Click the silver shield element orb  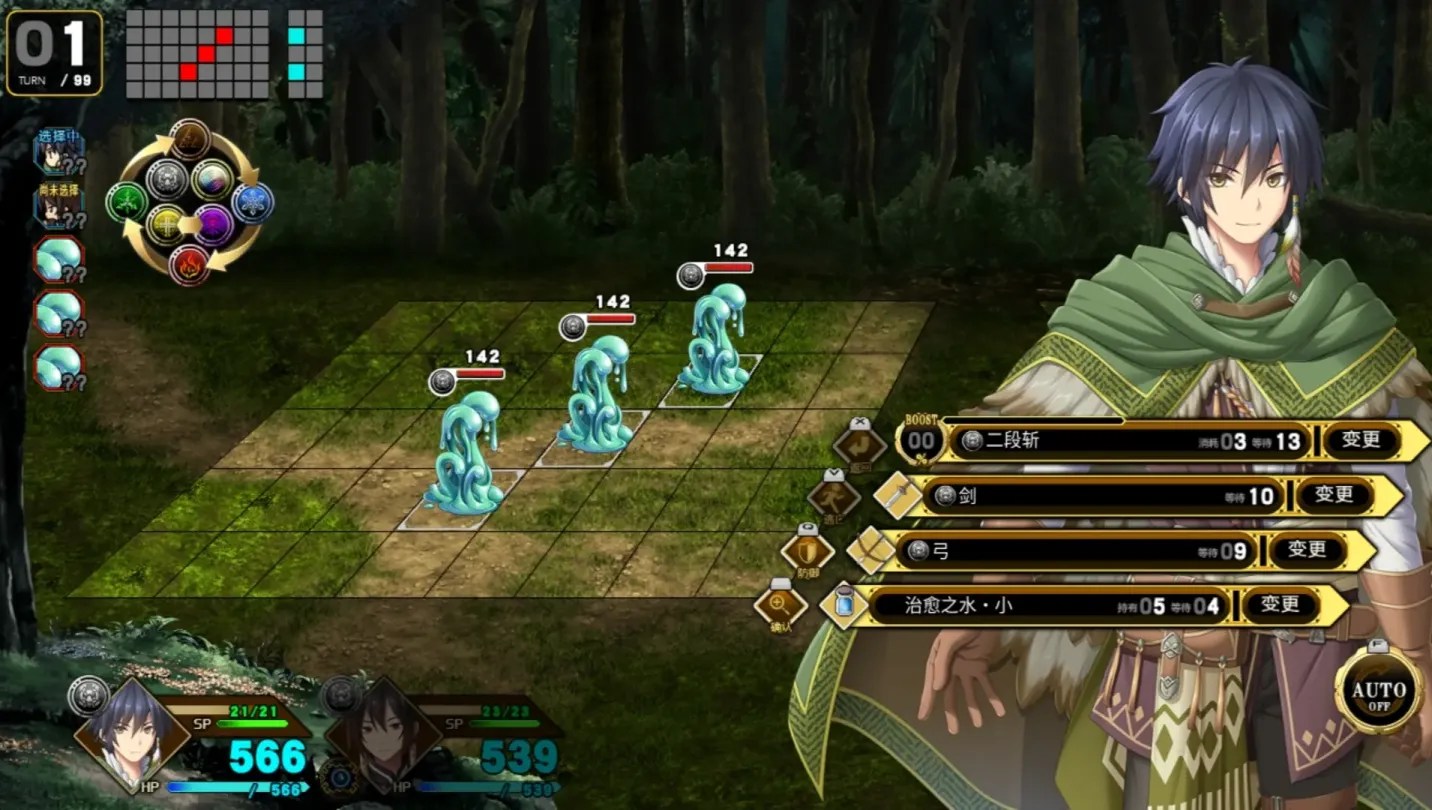pyautogui.click(x=168, y=177)
